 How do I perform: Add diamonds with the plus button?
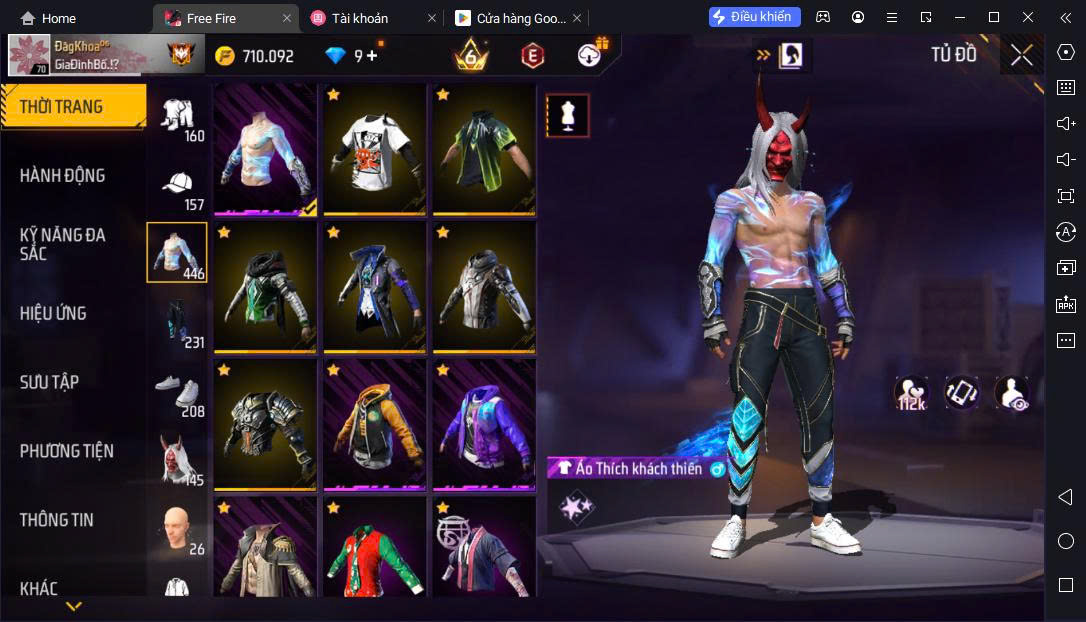[x=373, y=56]
